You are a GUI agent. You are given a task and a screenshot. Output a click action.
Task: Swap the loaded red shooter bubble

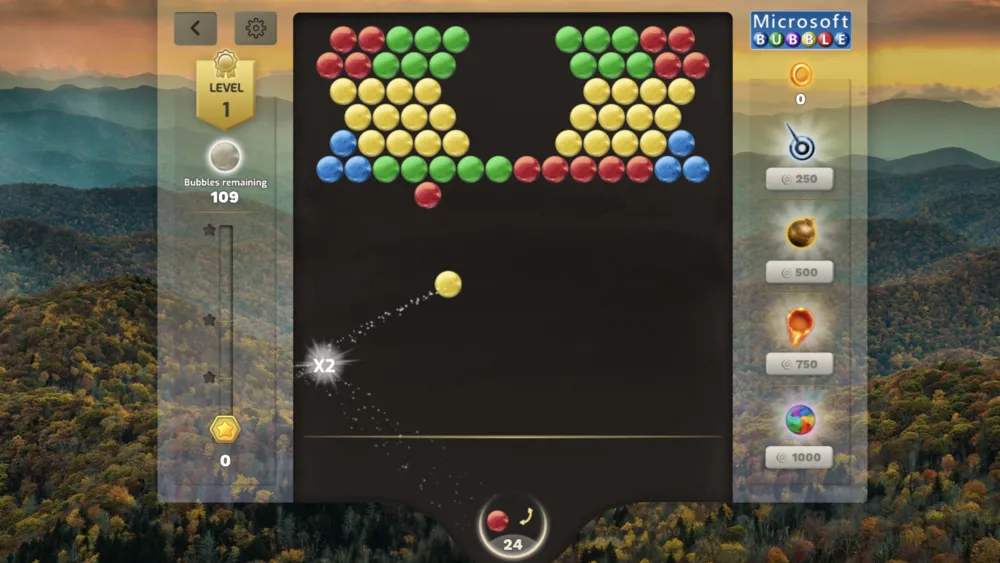pyautogui.click(x=526, y=518)
